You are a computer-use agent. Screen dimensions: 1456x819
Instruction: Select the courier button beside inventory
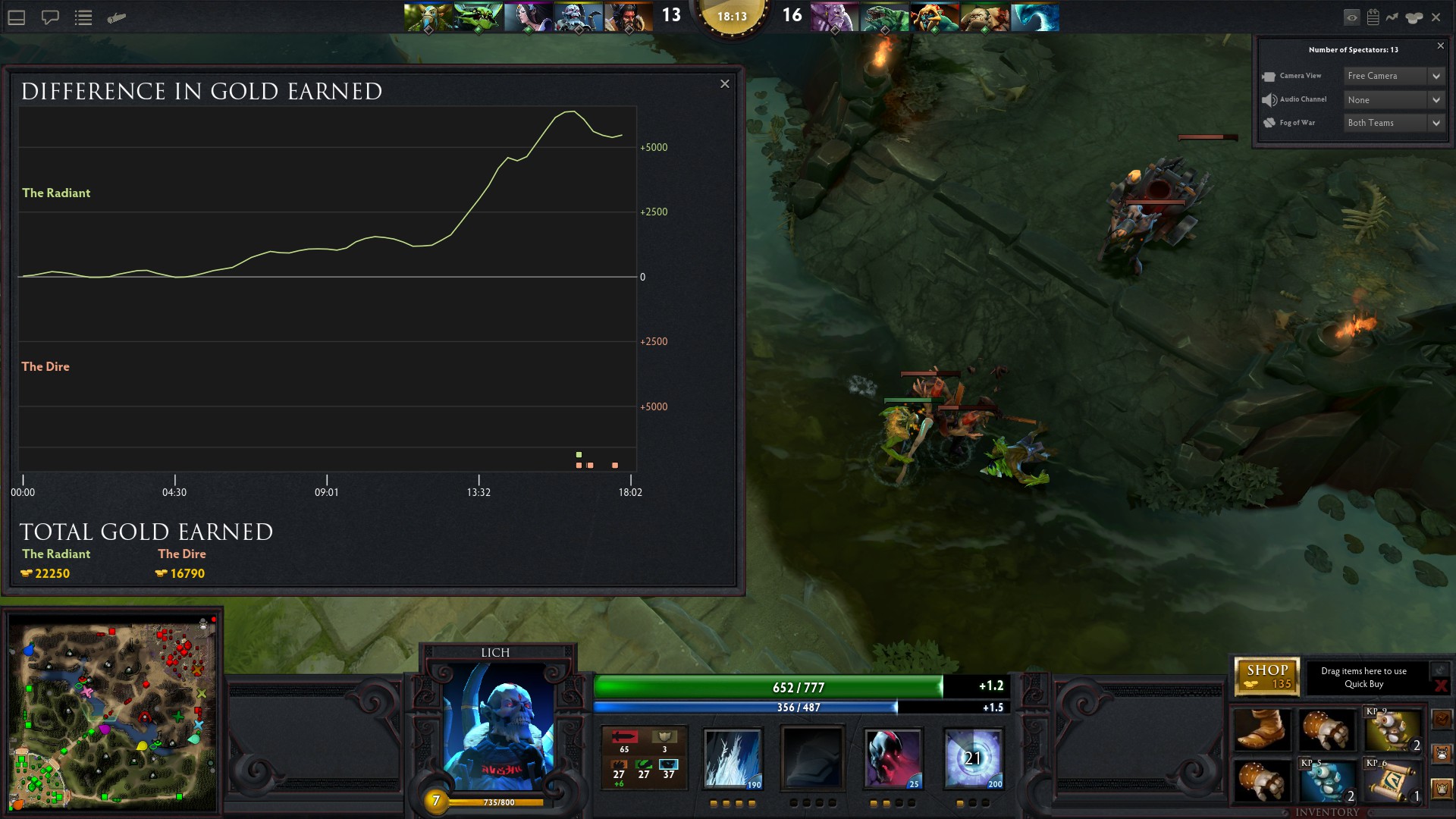[1442, 755]
